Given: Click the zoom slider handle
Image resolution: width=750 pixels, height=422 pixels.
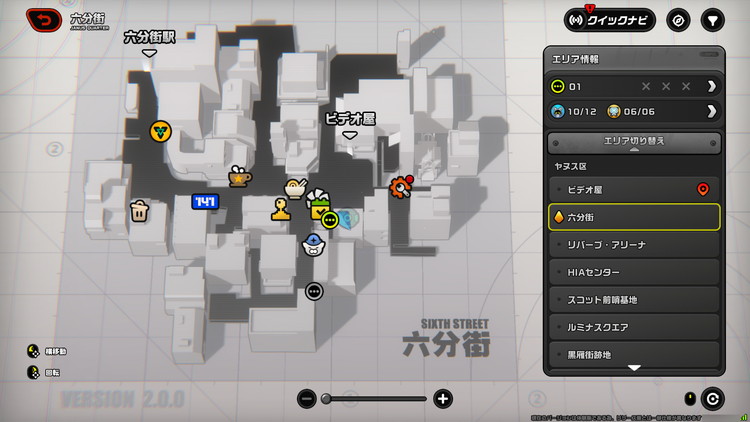Looking at the screenshot, I should (x=326, y=399).
